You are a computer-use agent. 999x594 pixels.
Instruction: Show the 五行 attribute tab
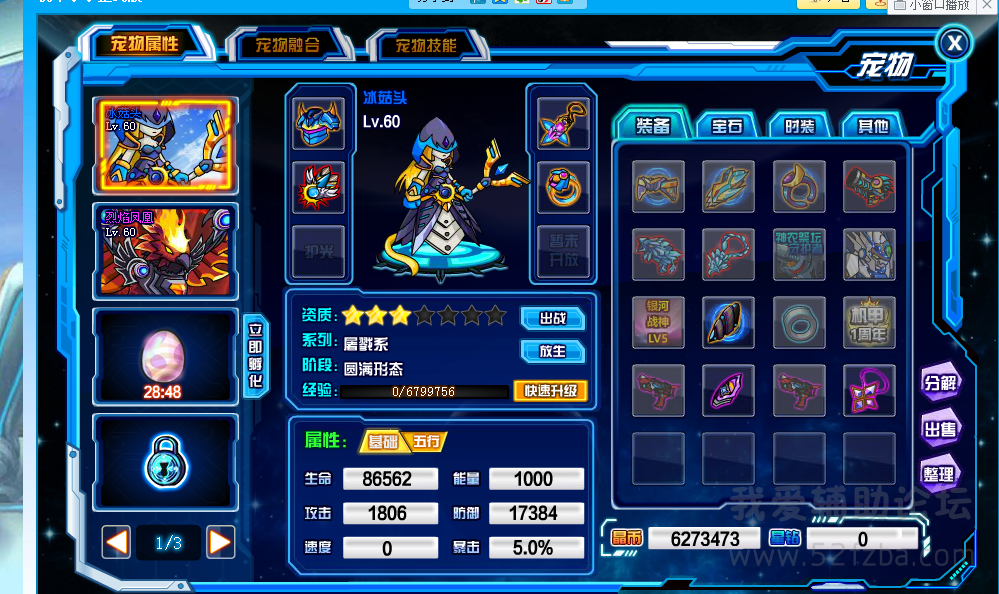[x=427, y=441]
